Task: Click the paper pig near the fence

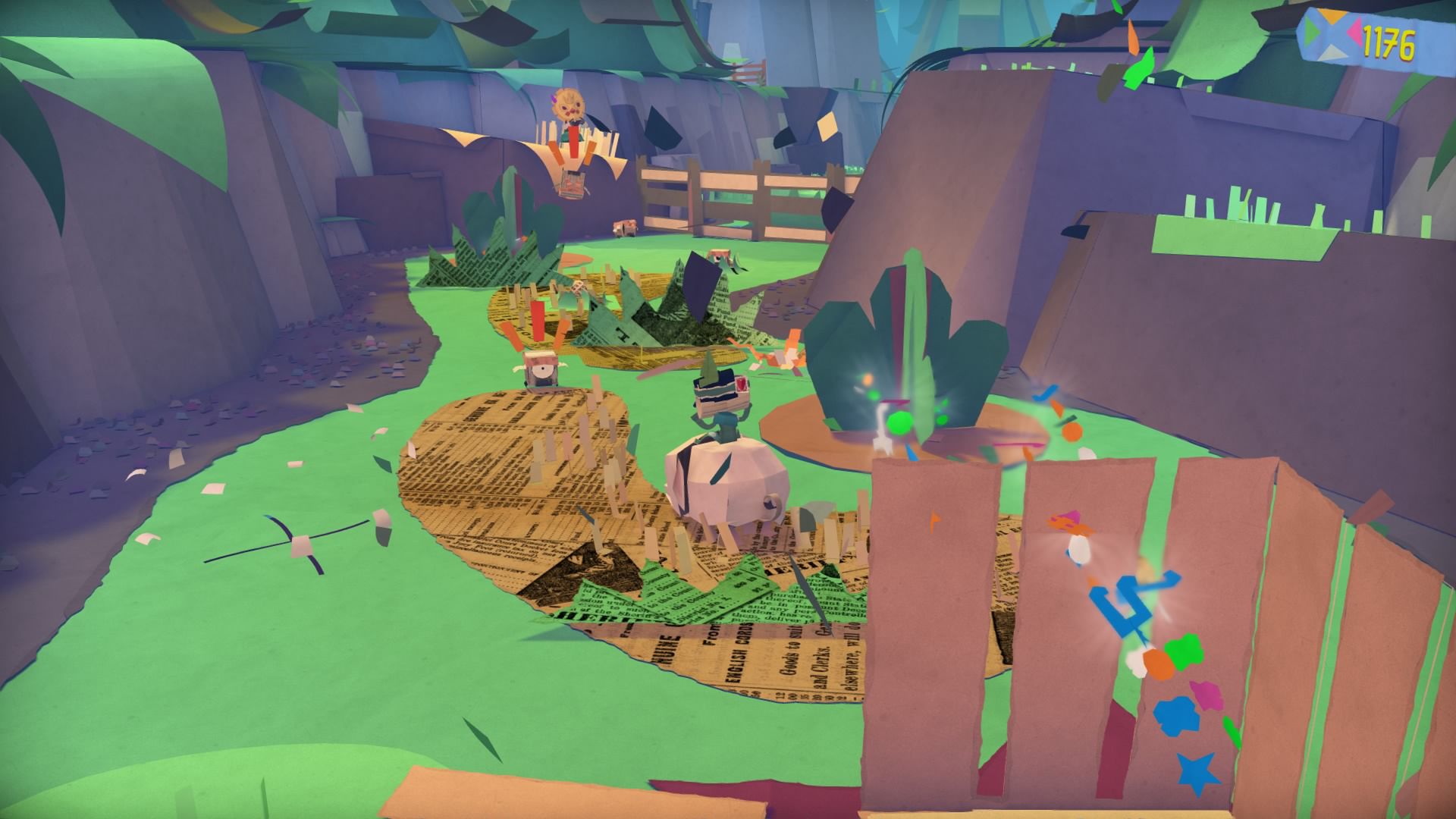Action: tap(626, 227)
